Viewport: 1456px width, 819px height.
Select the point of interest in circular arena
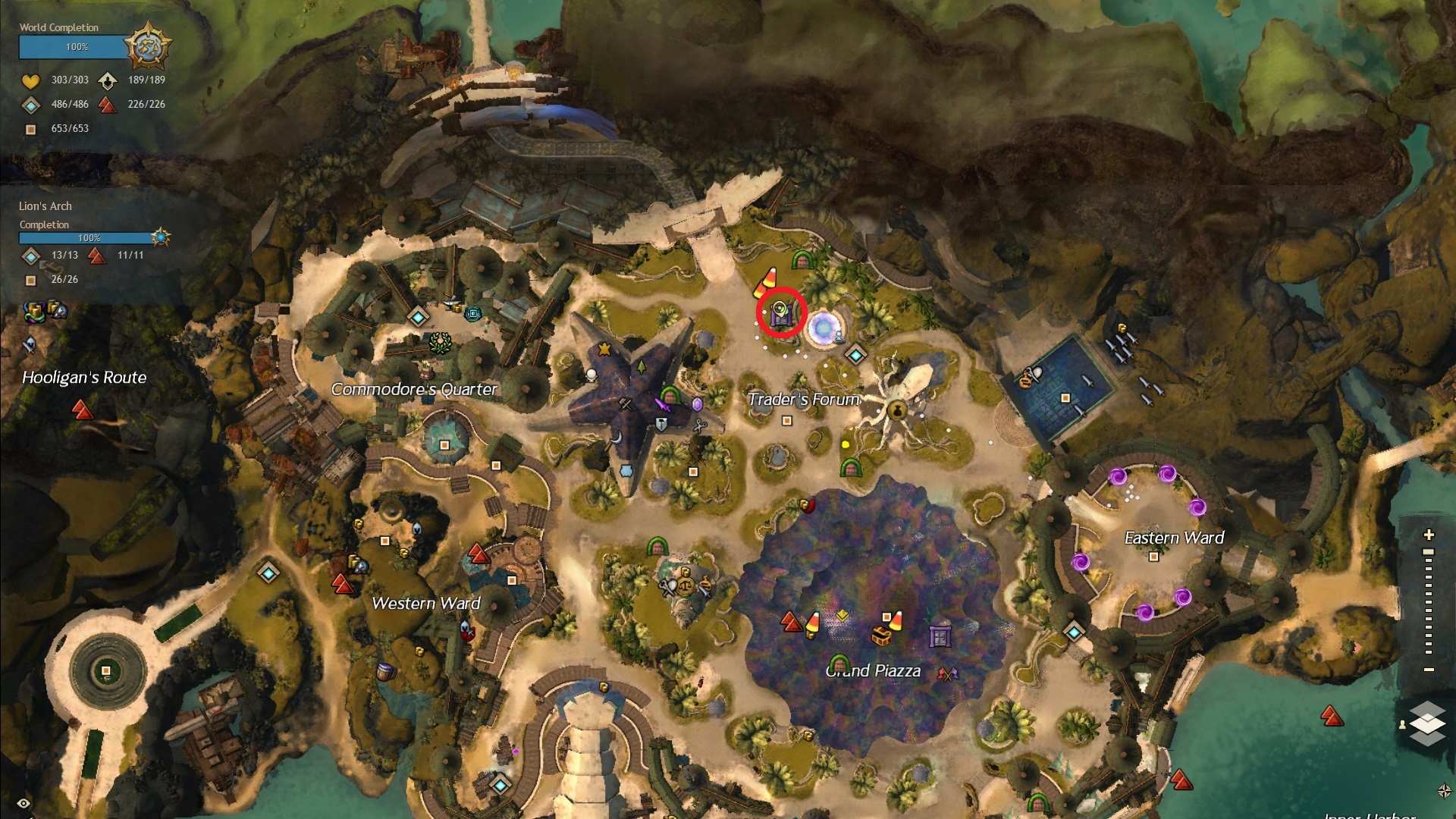106,670
